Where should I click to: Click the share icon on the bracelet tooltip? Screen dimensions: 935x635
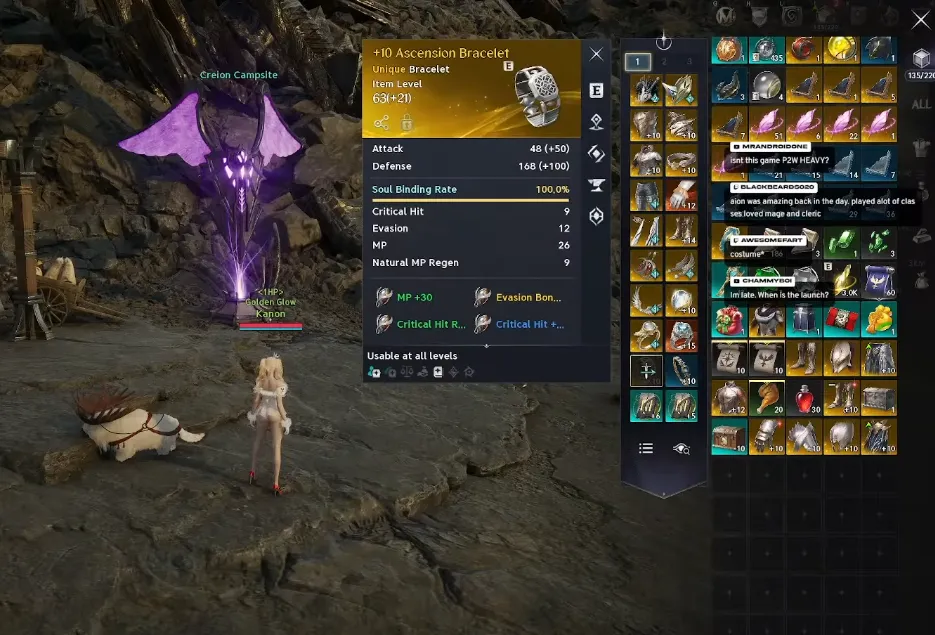tap(382, 123)
